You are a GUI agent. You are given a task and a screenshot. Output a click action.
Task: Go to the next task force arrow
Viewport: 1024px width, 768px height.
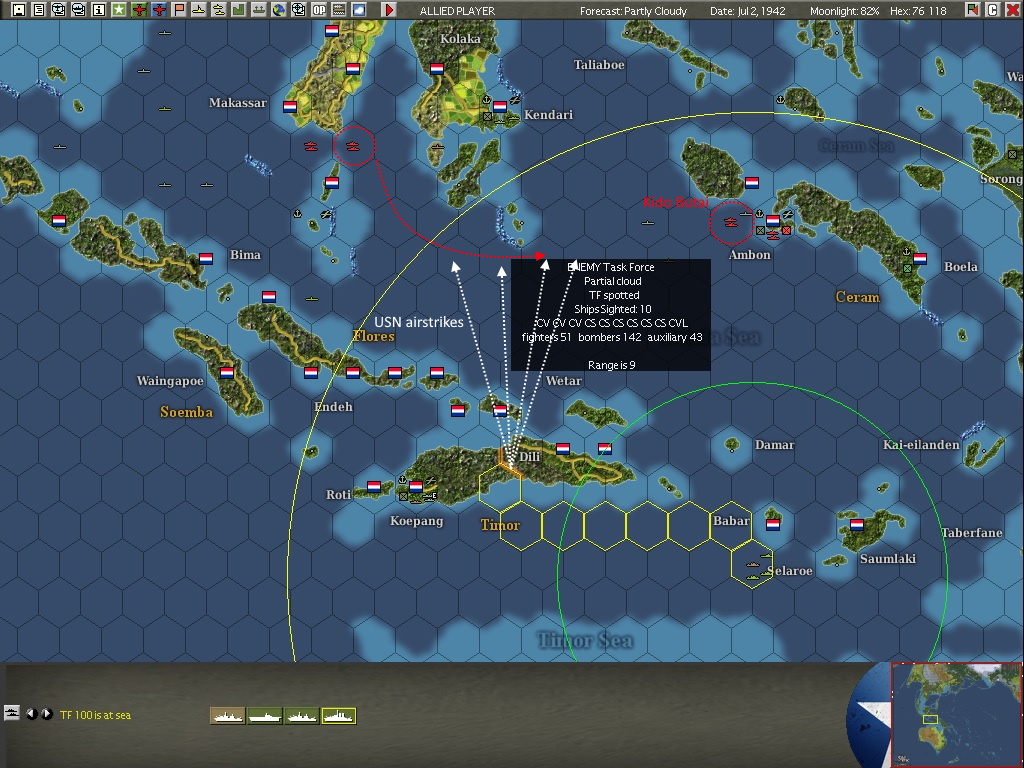pyautogui.click(x=46, y=714)
